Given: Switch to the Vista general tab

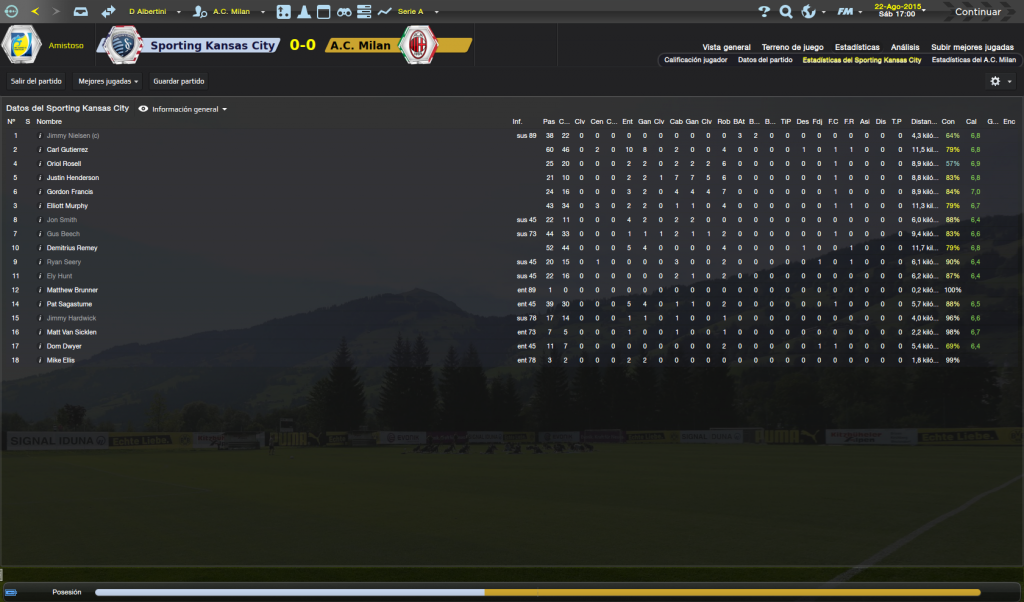Looking at the screenshot, I should point(726,47).
